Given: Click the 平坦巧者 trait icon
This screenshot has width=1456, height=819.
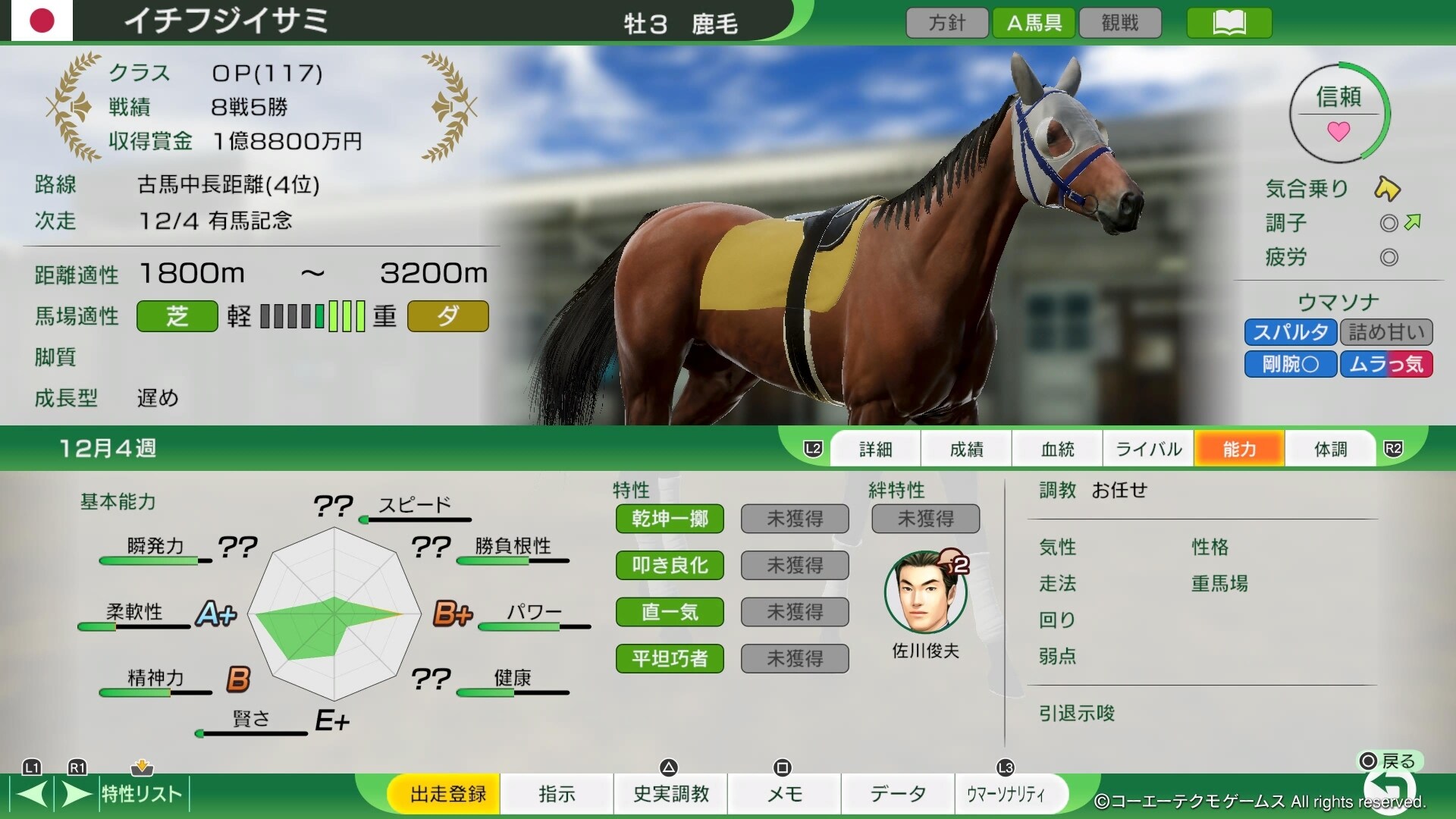Looking at the screenshot, I should tap(670, 658).
